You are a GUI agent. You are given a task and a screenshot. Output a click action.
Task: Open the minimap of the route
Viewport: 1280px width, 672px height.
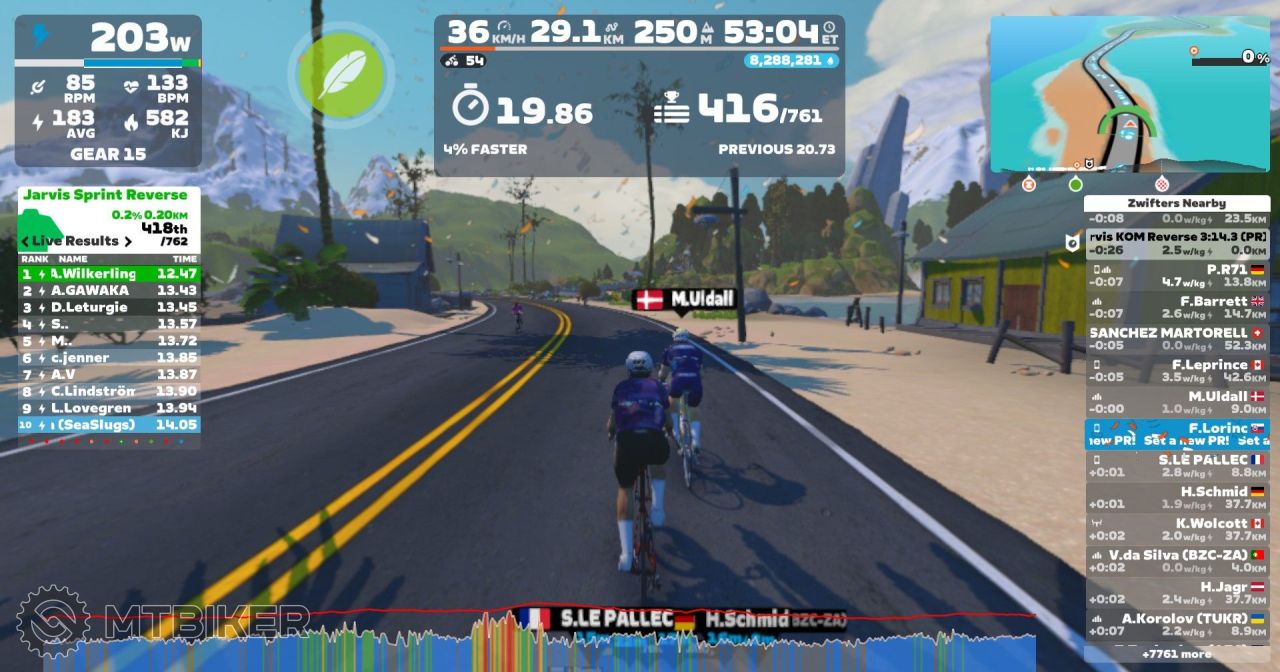coord(1129,94)
